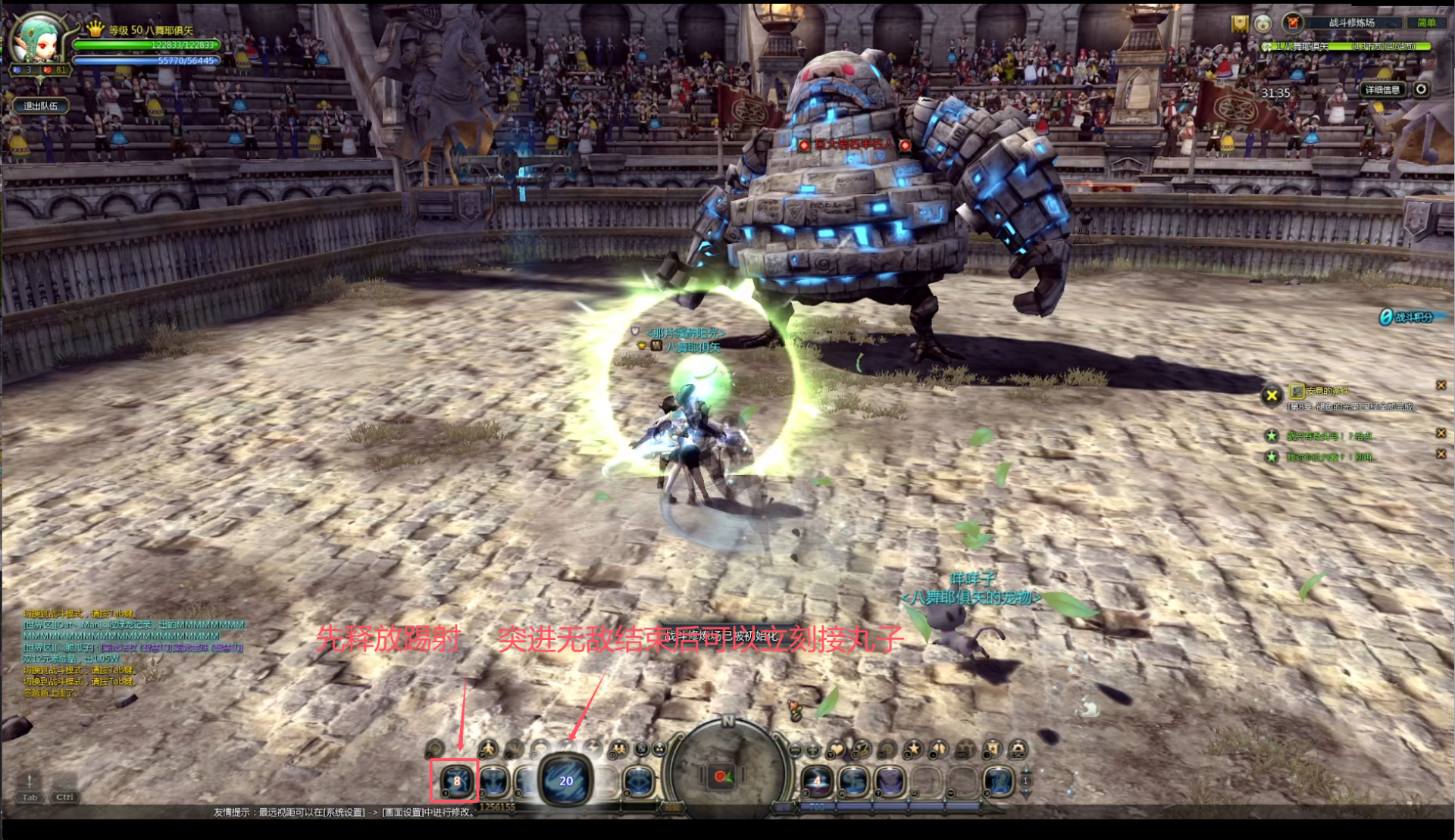
Task: Click the yellow X quest status icon
Action: [x=1272, y=395]
